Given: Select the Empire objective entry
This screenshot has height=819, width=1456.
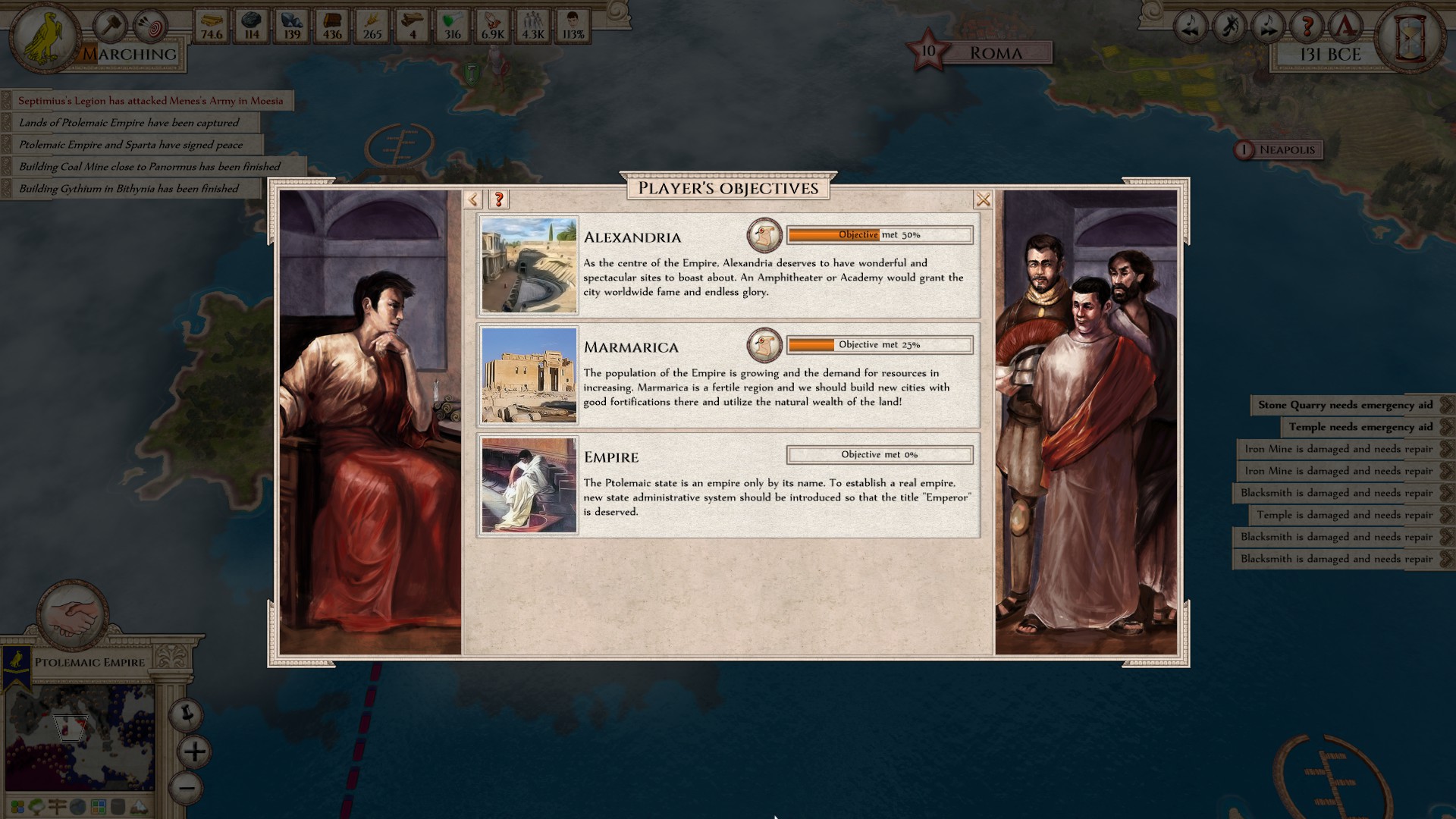Looking at the screenshot, I should [728, 485].
